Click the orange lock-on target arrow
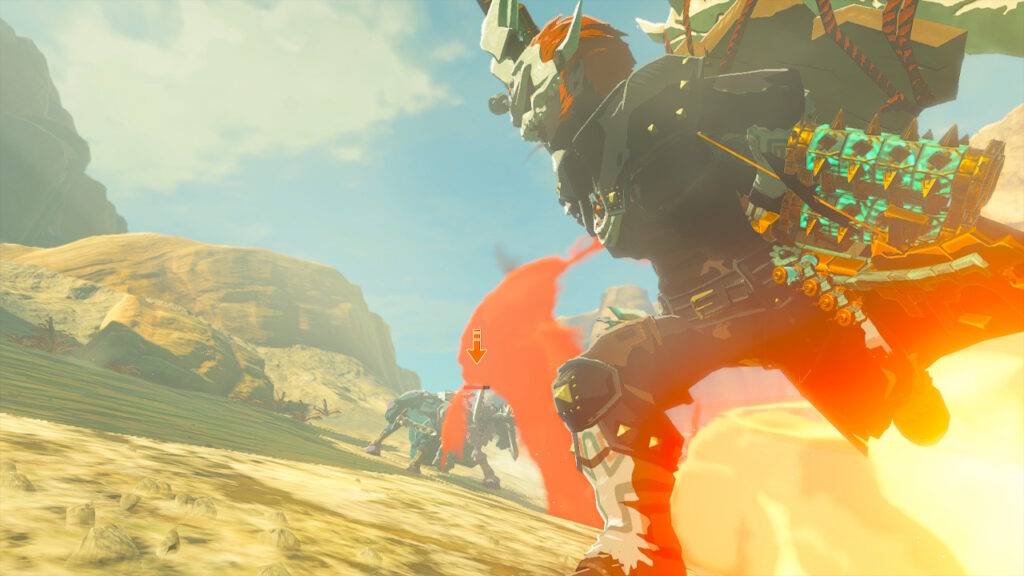This screenshot has height=576, width=1024. 477,347
